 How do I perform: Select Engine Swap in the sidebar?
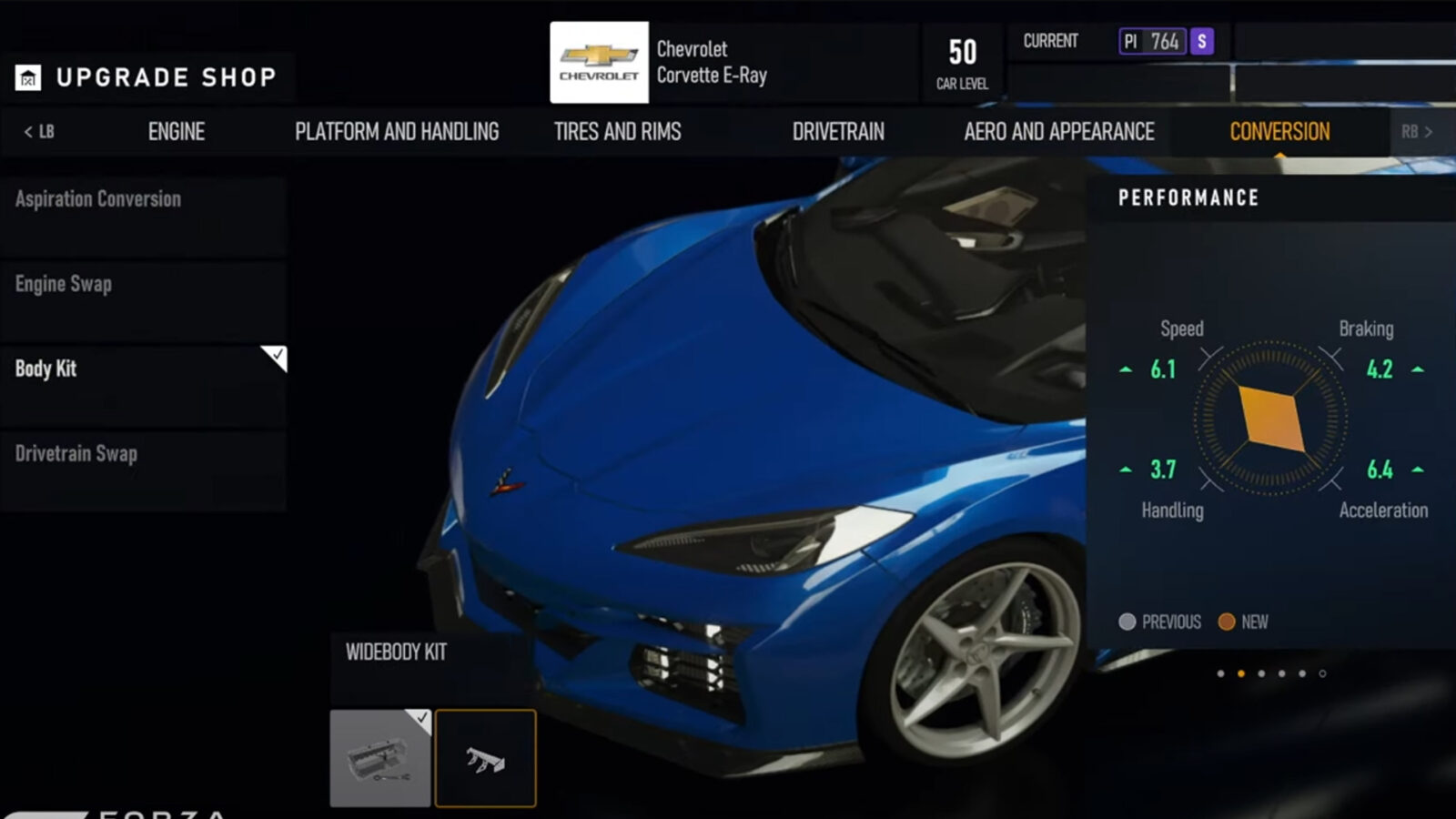coord(63,284)
